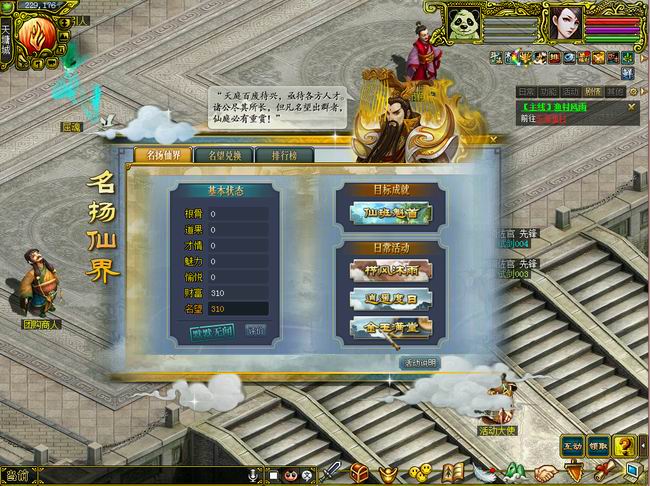Show the 活动说明 activity description
This screenshot has height=486, width=650.
coord(418,361)
